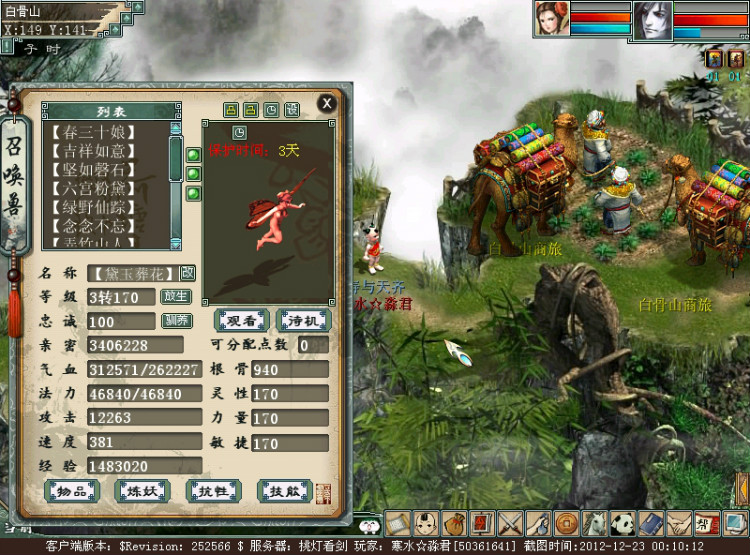Tame the pet with the 驯养 button
750x555 pixels.
pyautogui.click(x=176, y=321)
